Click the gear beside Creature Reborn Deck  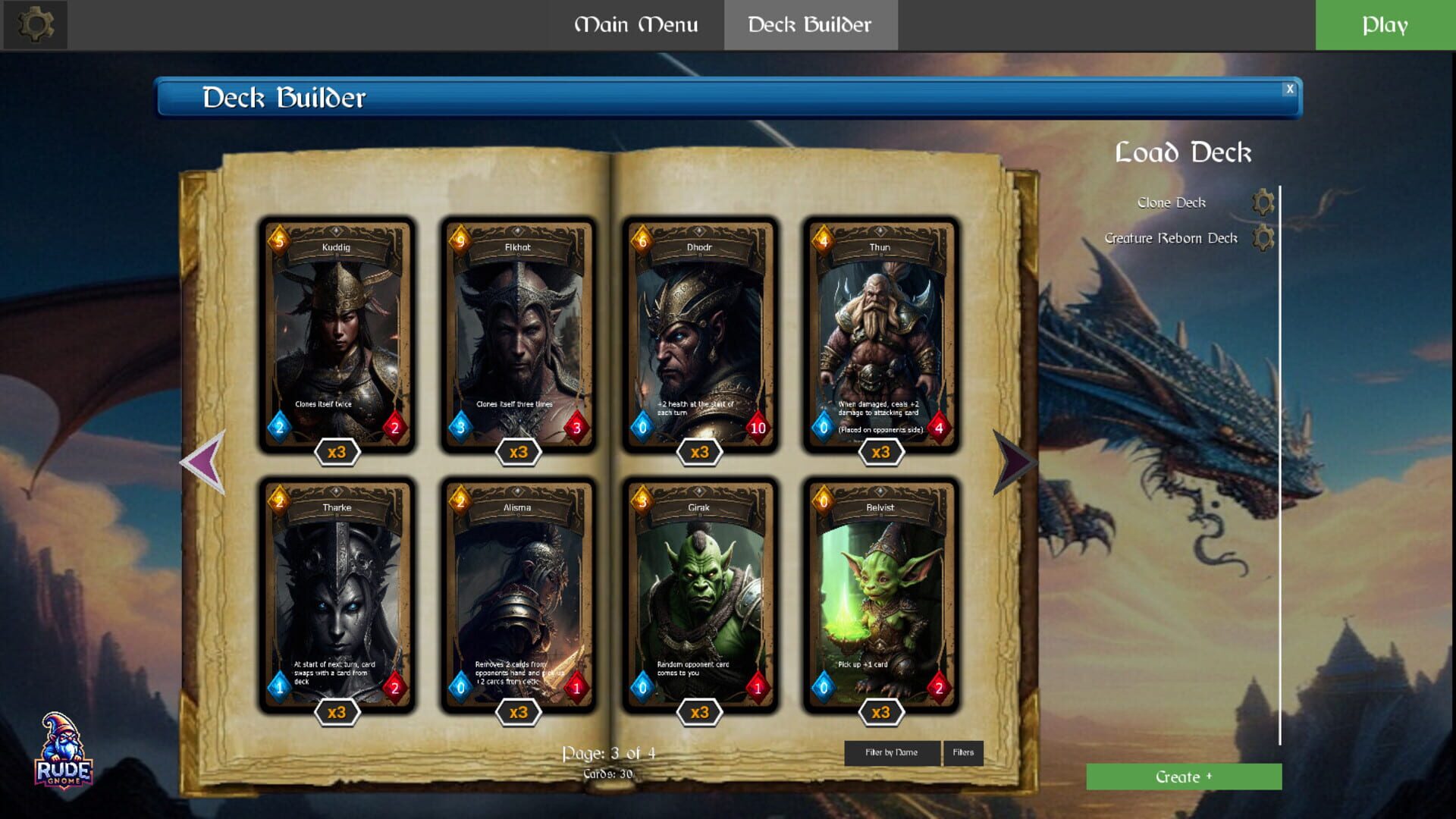1262,237
